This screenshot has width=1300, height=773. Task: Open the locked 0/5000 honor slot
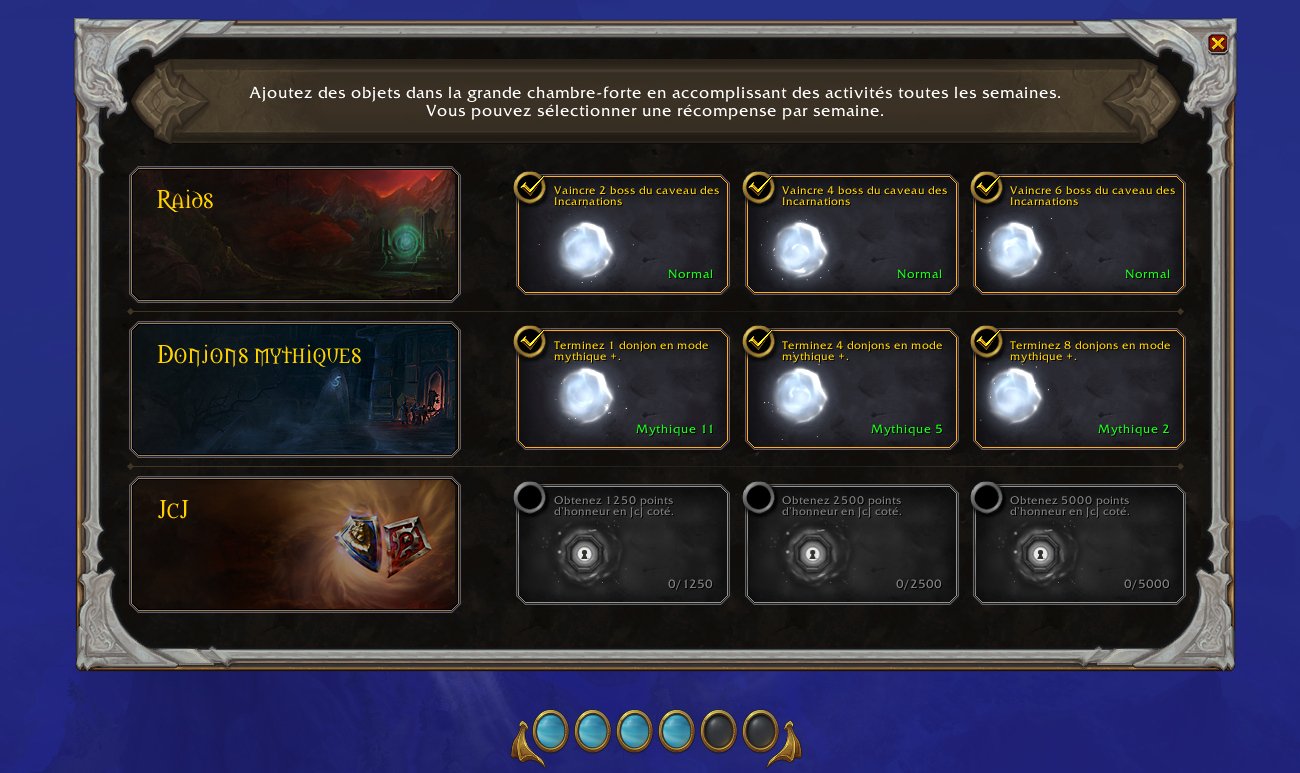pyautogui.click(x=1079, y=545)
